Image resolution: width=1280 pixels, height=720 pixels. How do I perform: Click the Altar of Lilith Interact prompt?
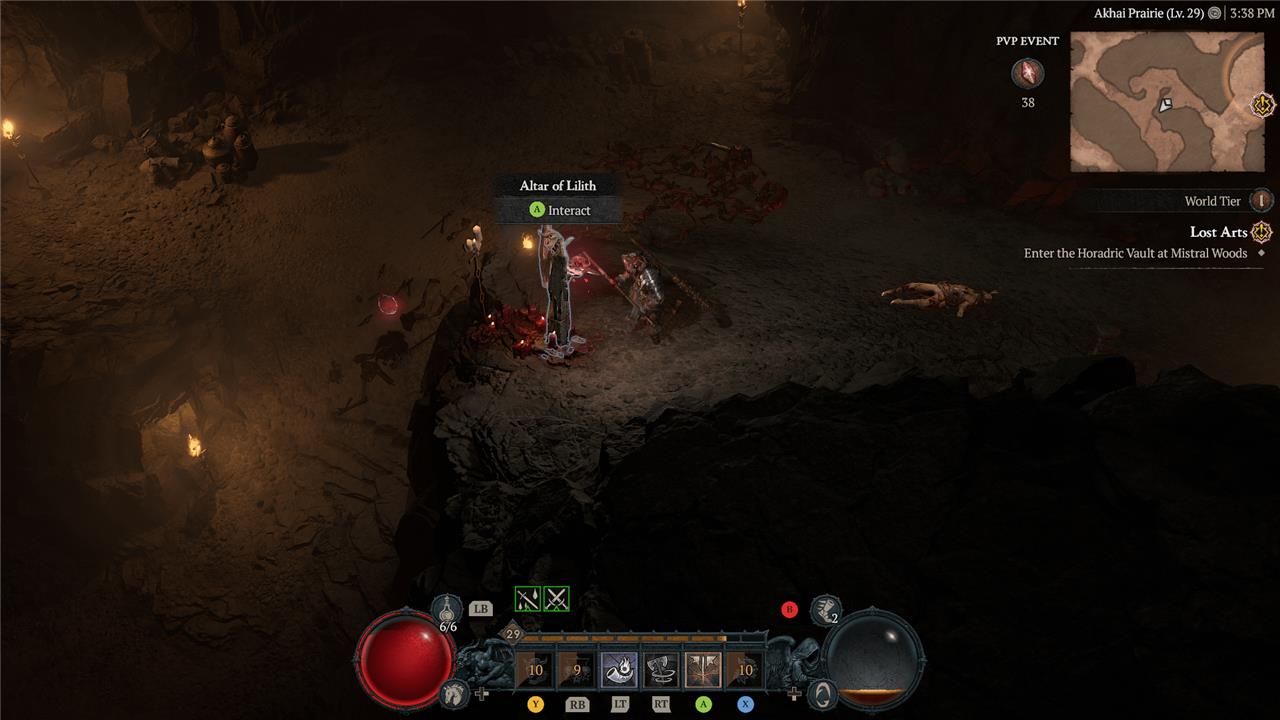click(560, 210)
